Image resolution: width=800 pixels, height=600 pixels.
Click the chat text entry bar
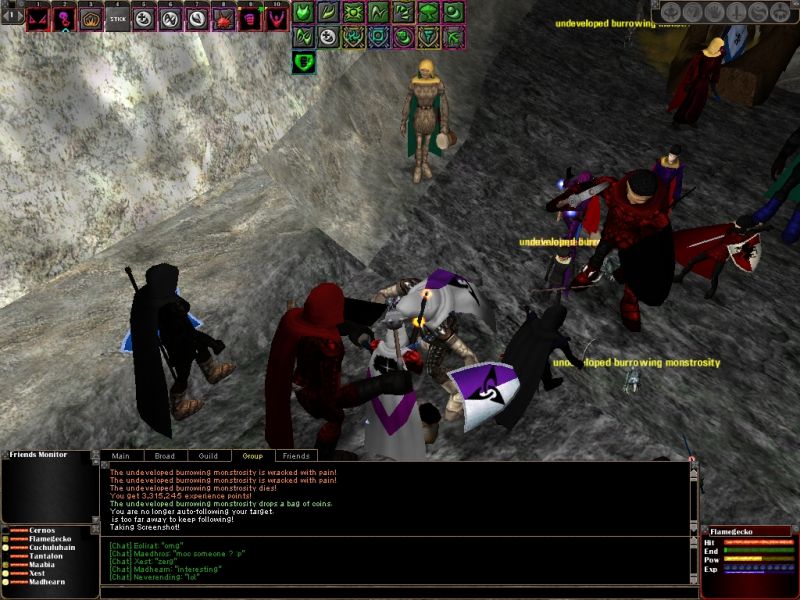395,592
